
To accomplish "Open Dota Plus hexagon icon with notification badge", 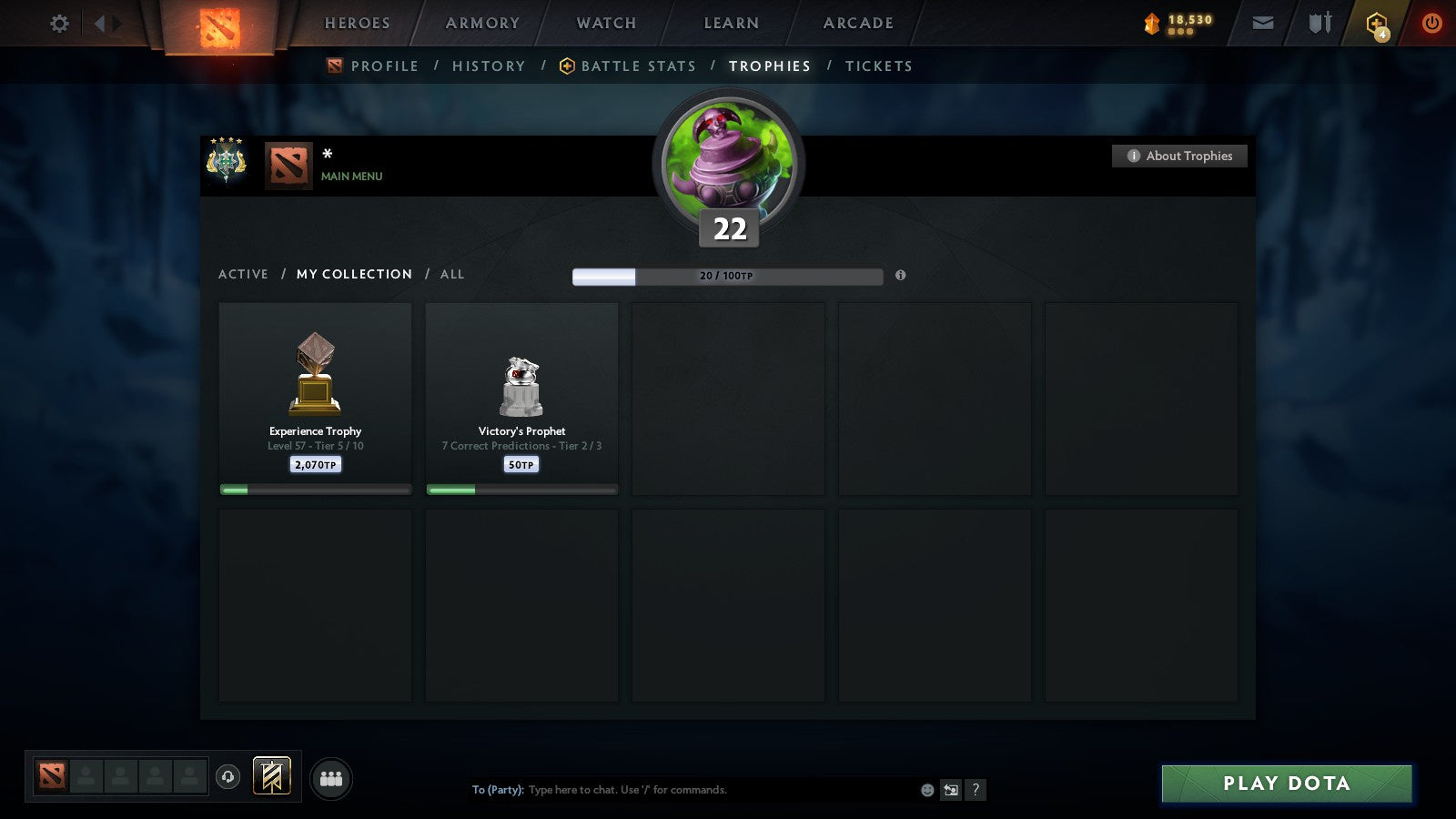I will (x=1377, y=23).
